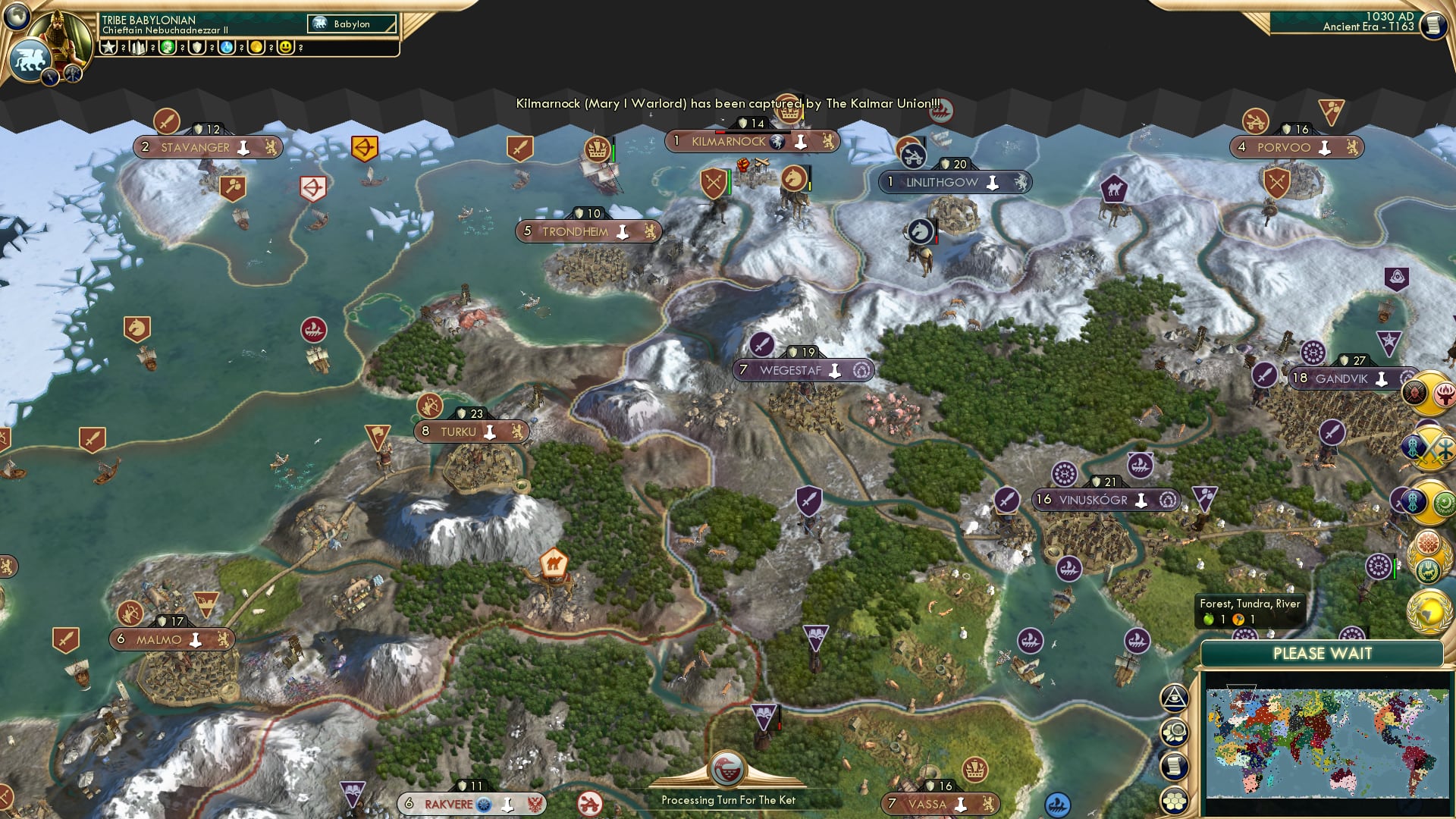Open the notification log scroll icon above minimap
Viewport: 1456px width, 819px height.
(x=1174, y=766)
